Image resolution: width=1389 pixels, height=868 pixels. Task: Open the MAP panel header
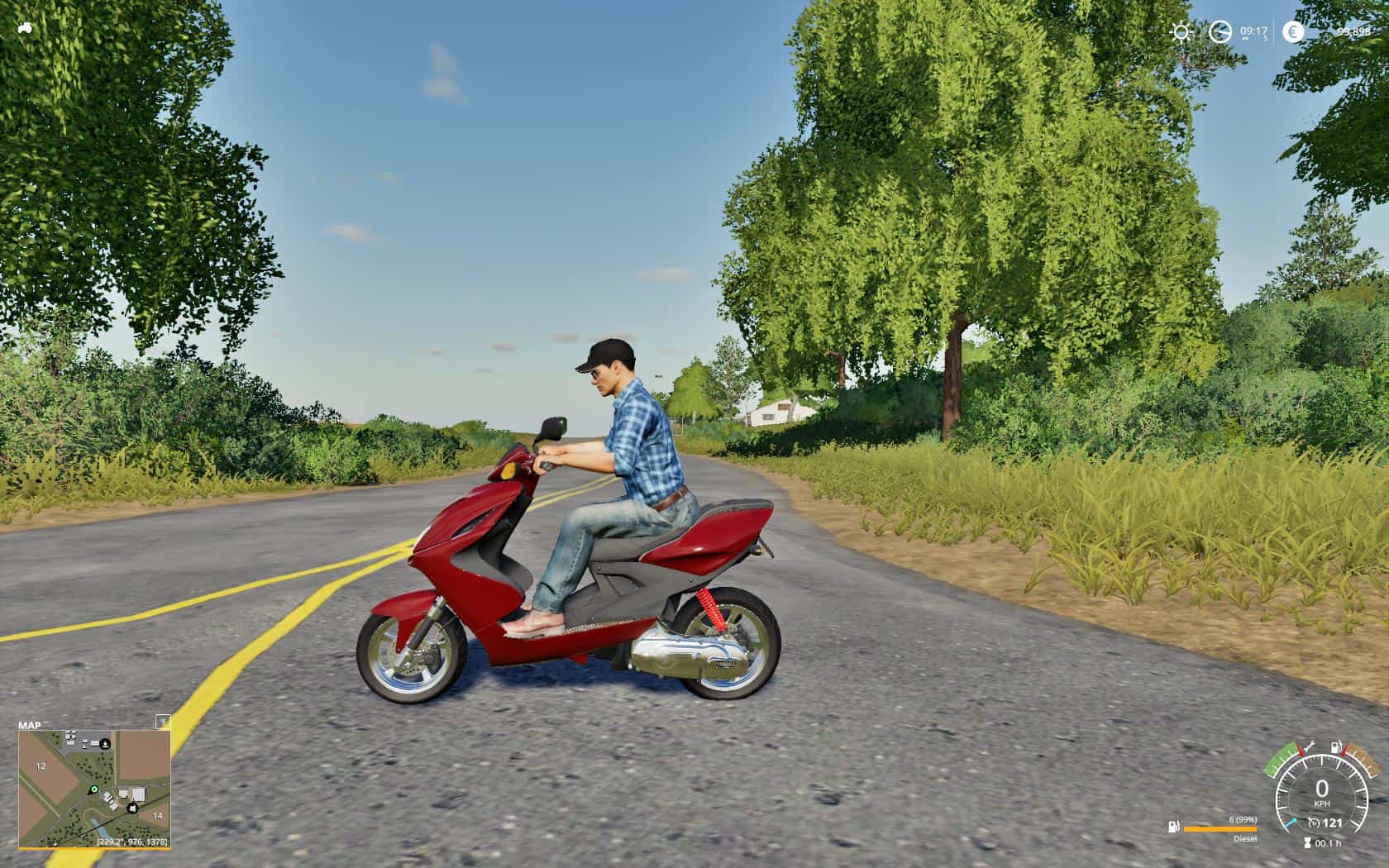coord(31,725)
